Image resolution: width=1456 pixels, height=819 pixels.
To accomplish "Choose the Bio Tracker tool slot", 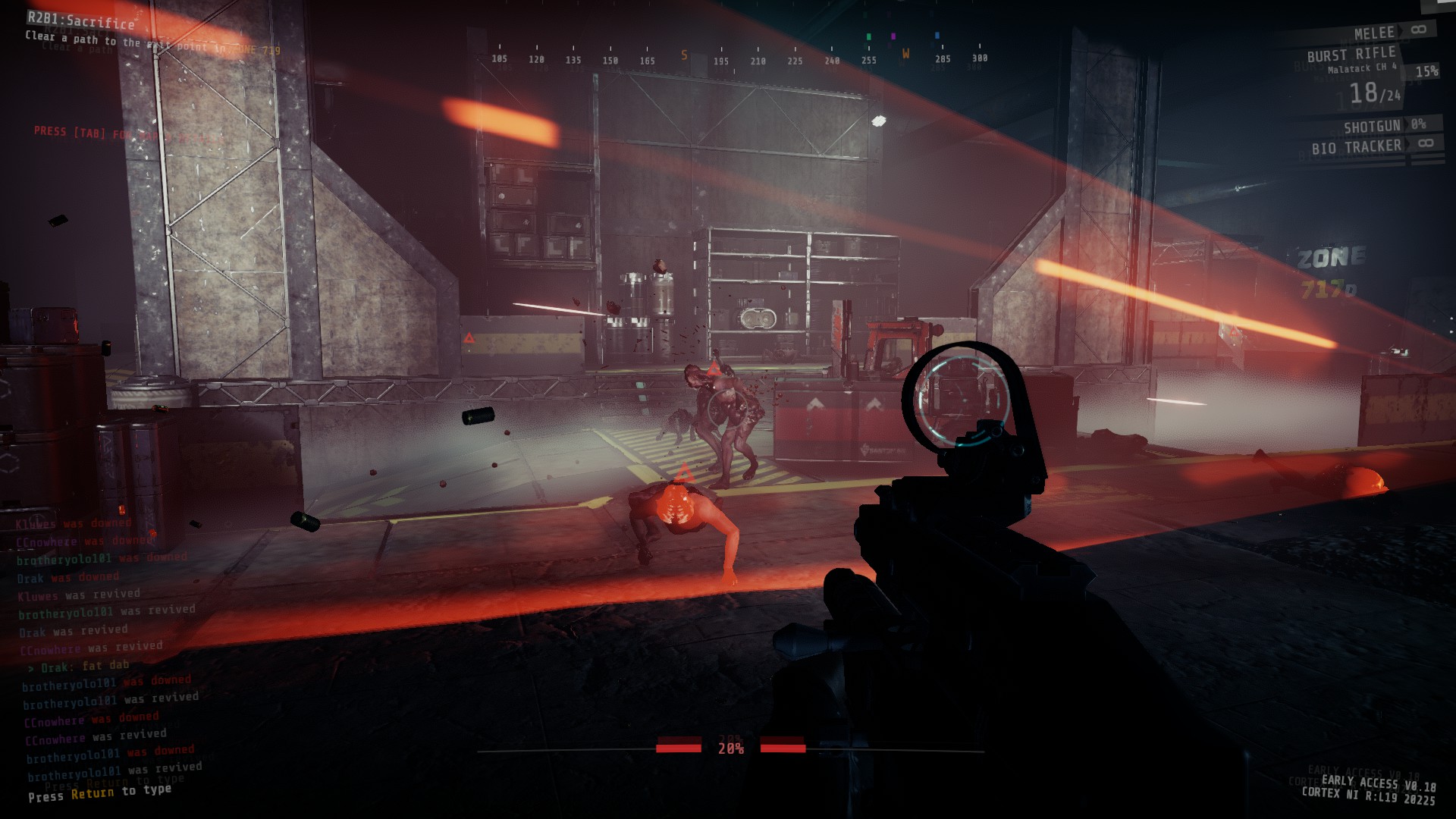I will (1357, 147).
